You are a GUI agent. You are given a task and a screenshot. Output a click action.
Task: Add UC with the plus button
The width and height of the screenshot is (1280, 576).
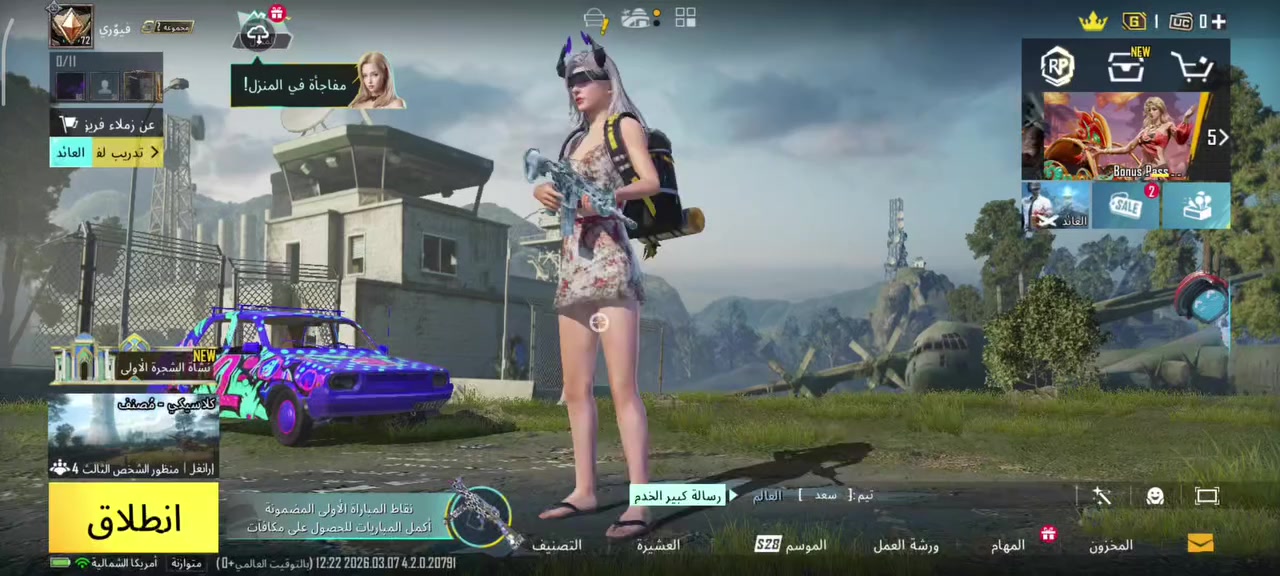click(1217, 21)
